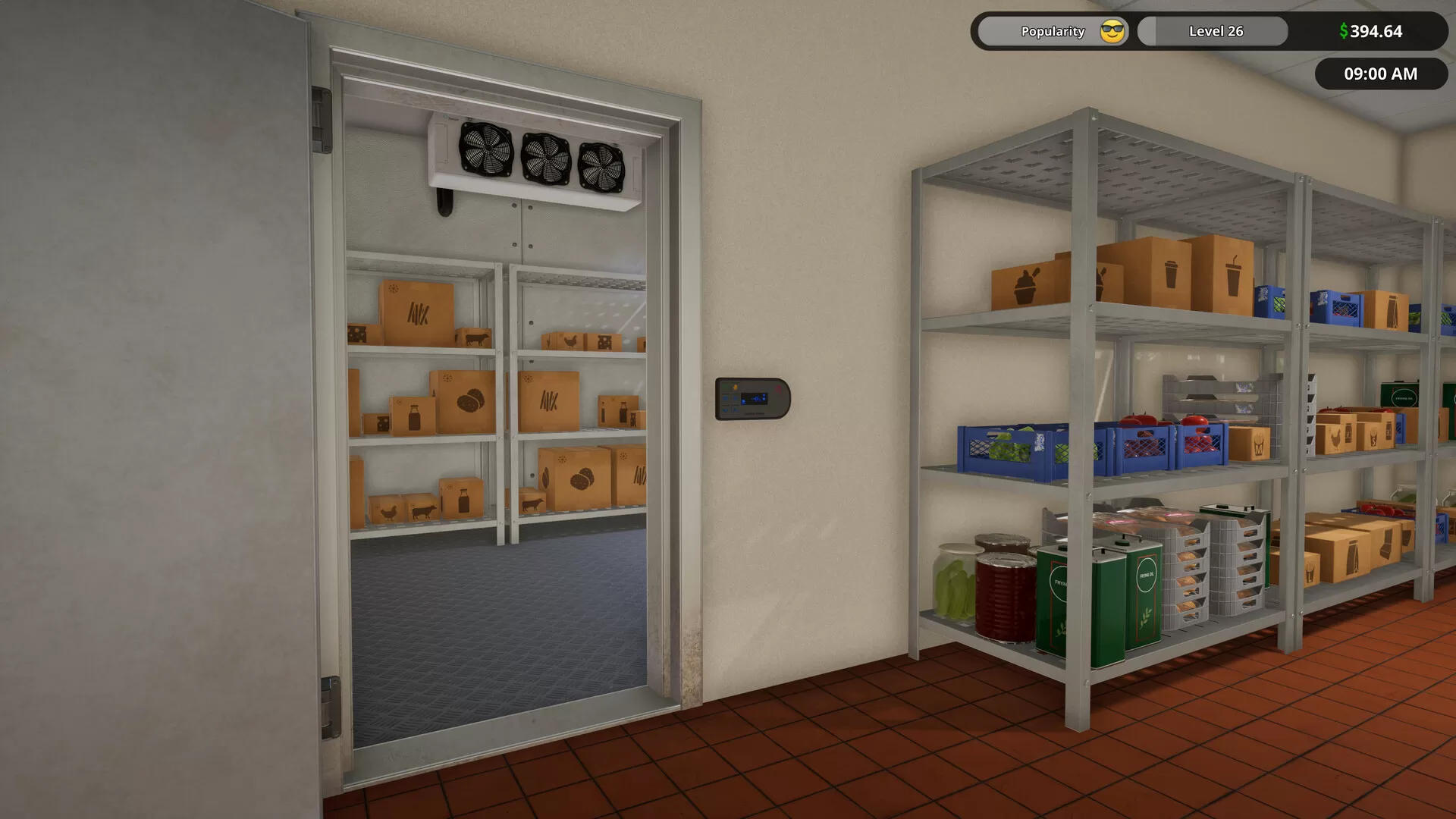Toggle the green power button on the thermostat

[725, 387]
